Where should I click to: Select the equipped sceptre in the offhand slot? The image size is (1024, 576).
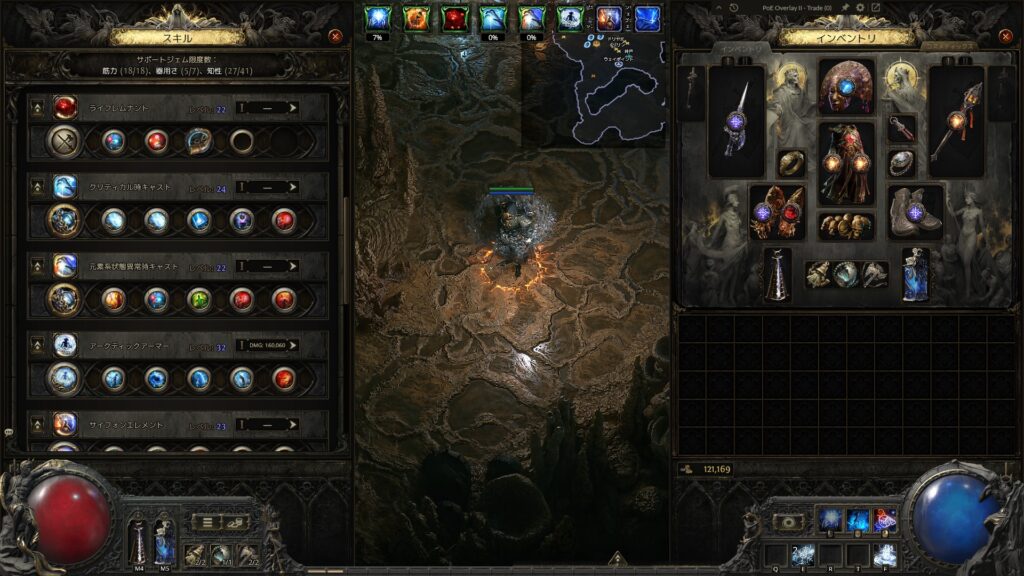tap(956, 120)
